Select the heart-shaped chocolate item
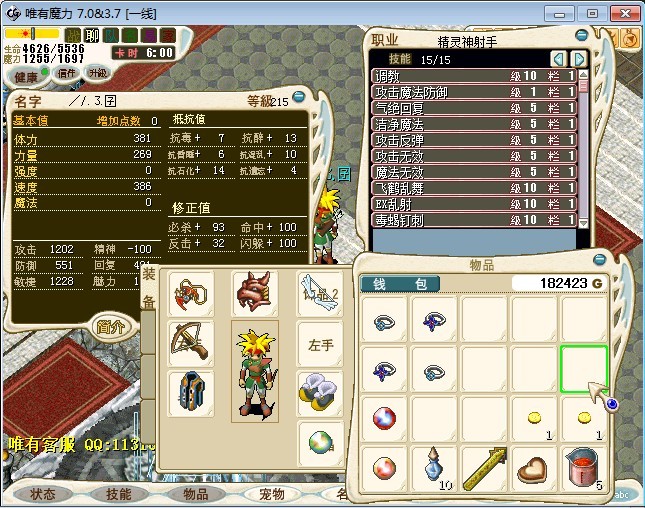The width and height of the screenshot is (645, 508). click(535, 468)
